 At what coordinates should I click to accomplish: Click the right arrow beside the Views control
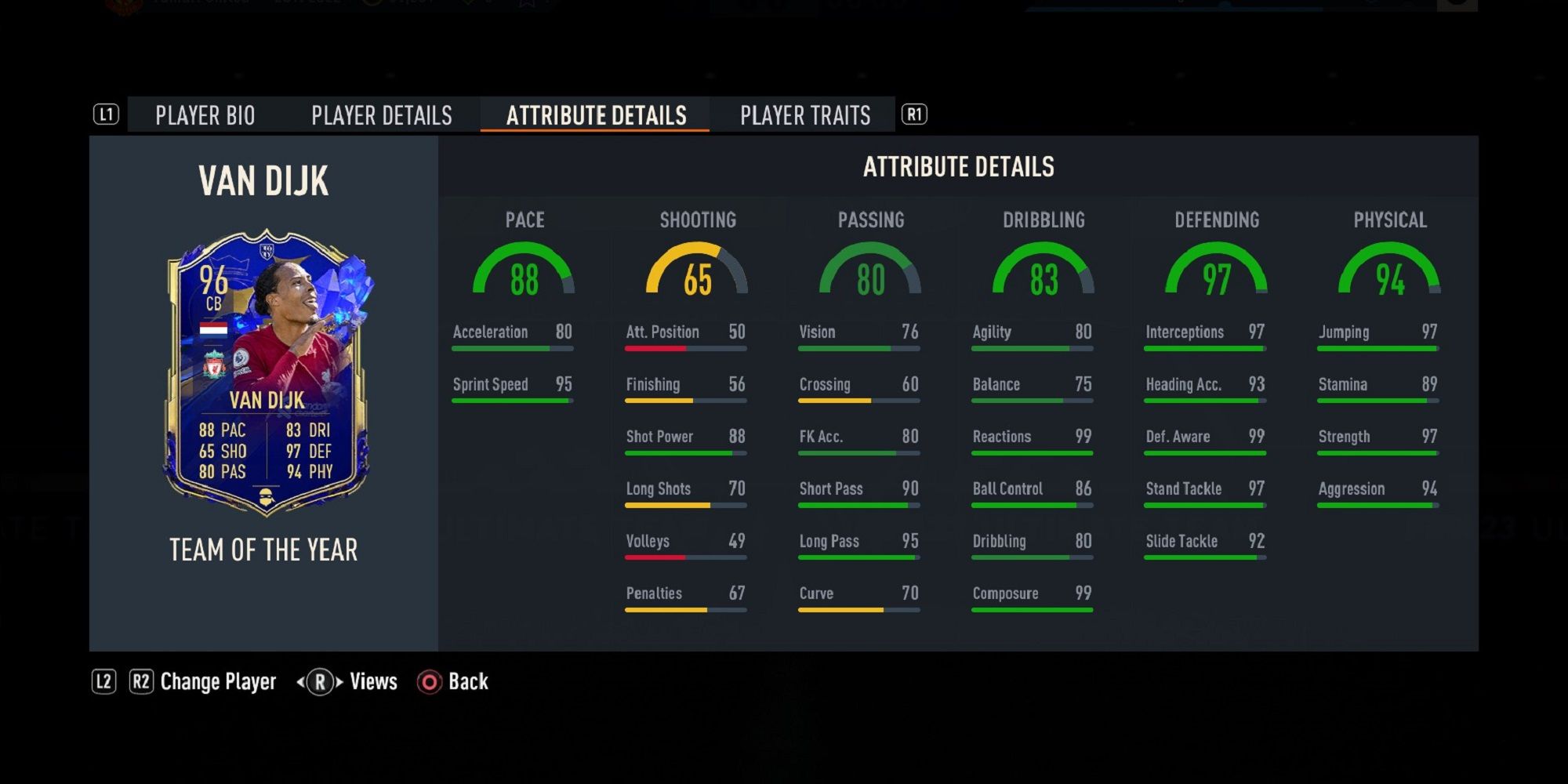(339, 681)
